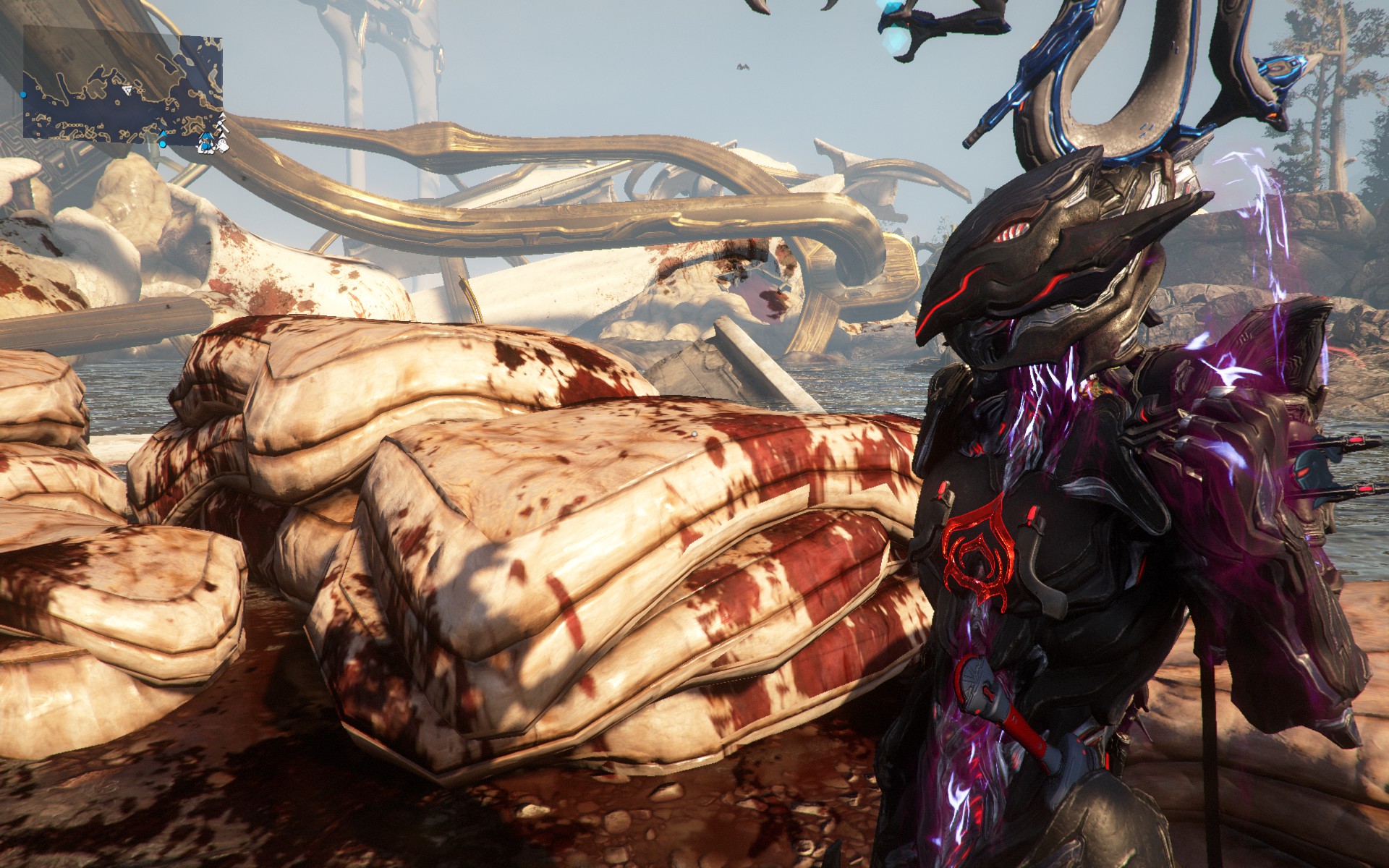The image size is (1389, 868).
Task: Click the blue dot stacked inside the marker cluster
Action: pyautogui.click(x=207, y=148)
